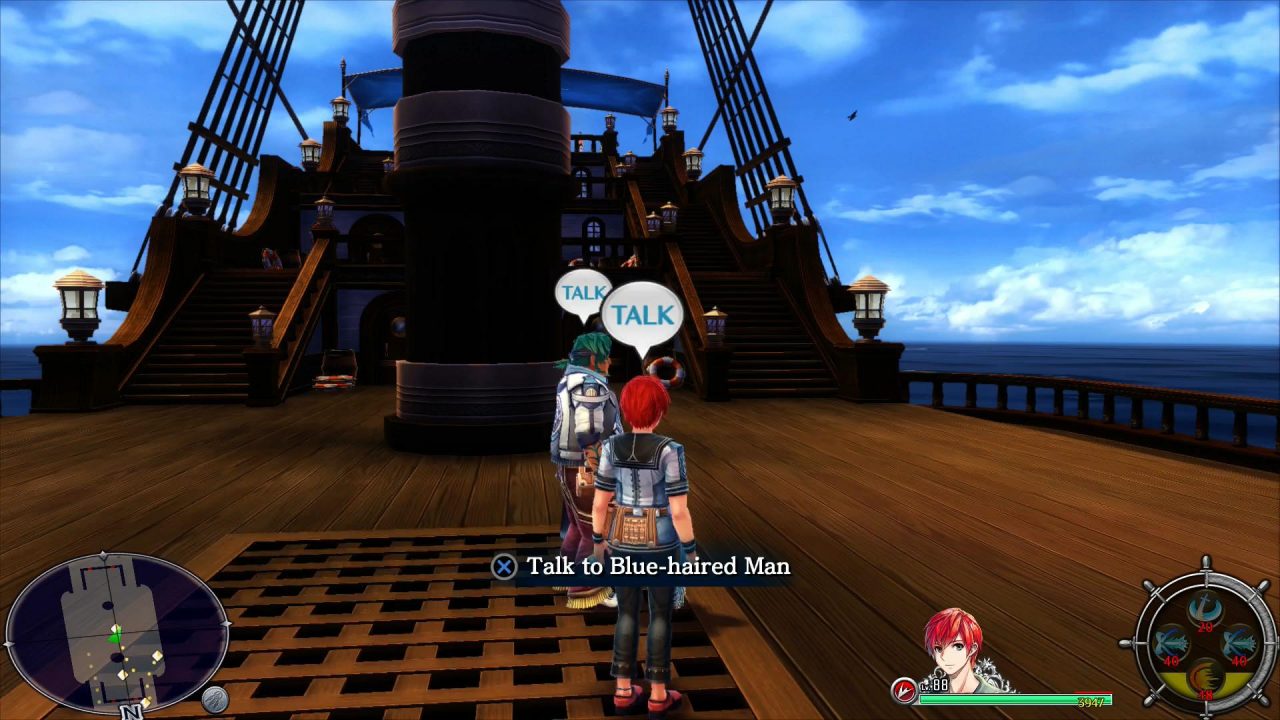Click the quest marker diamond on the minimap
This screenshot has width=1280, height=720.
[x=156, y=656]
